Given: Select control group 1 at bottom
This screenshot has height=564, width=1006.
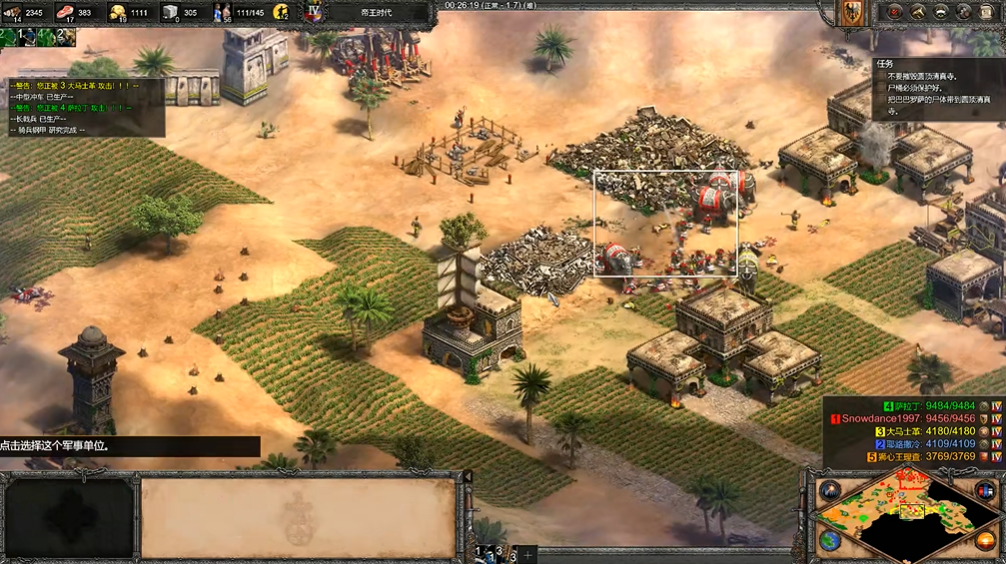Looking at the screenshot, I should point(480,553).
